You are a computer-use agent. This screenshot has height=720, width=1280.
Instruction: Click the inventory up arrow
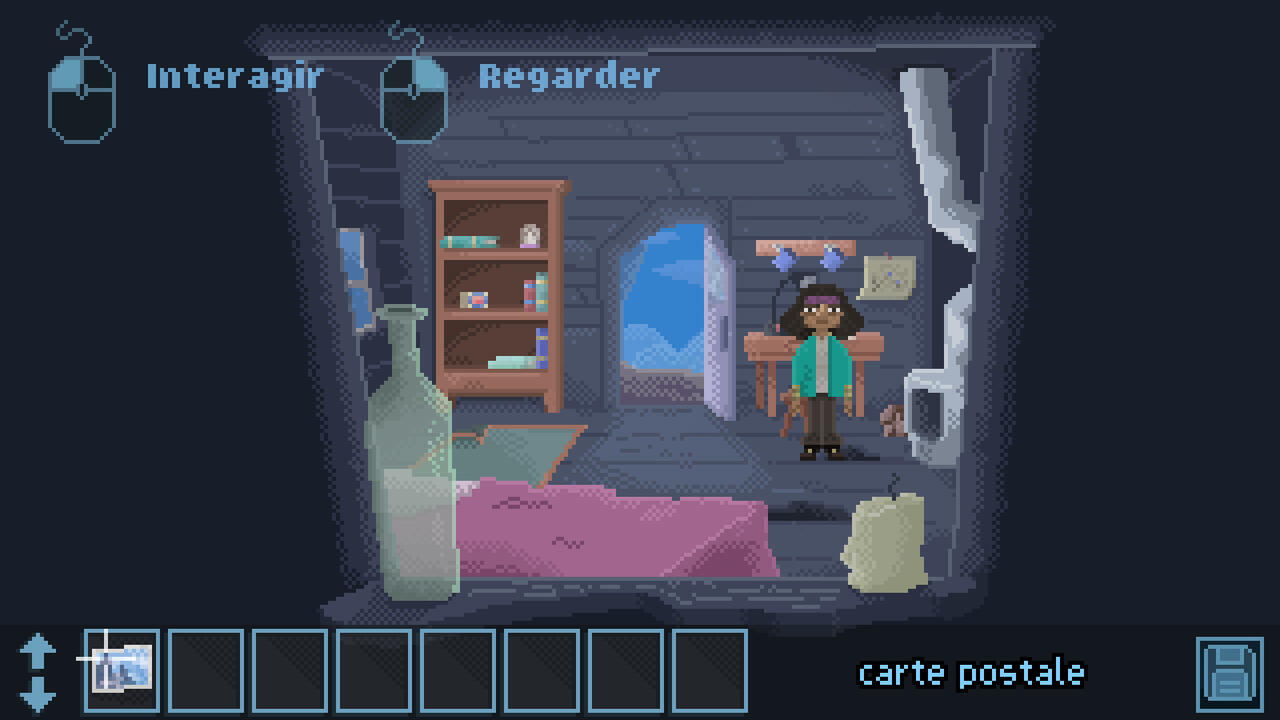tap(37, 651)
